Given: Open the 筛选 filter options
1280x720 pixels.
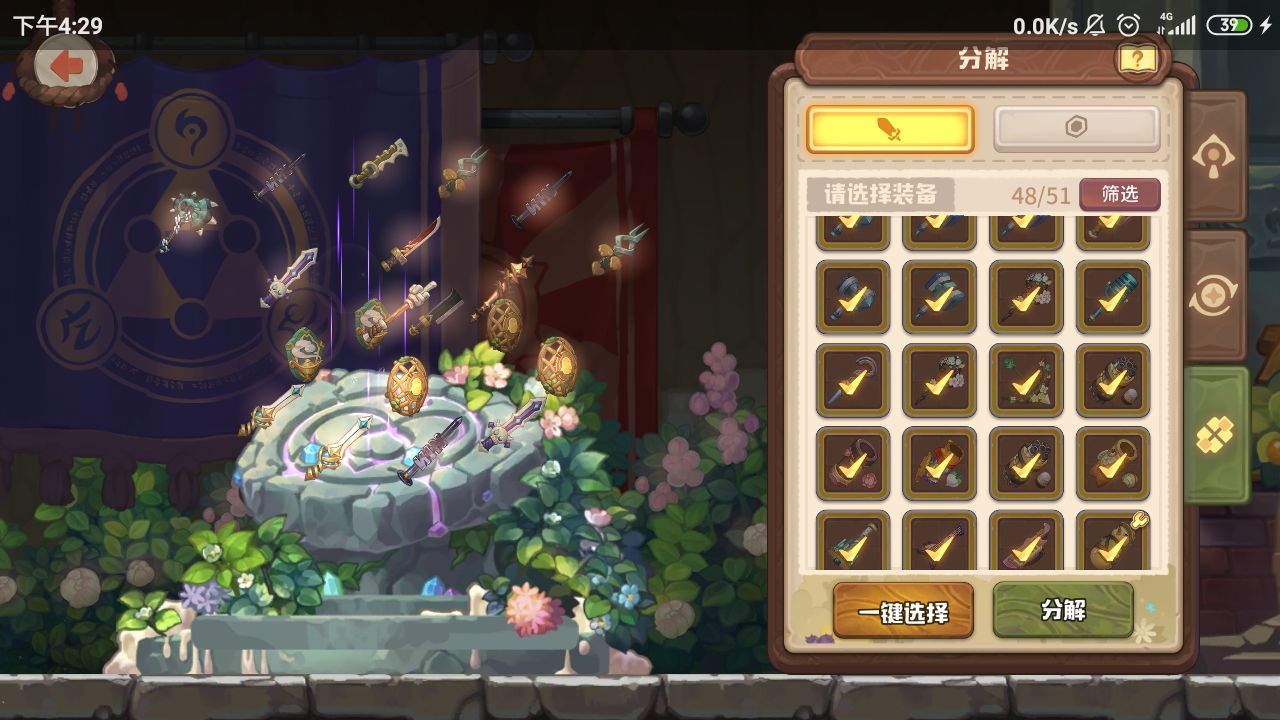Looking at the screenshot, I should (x=1119, y=195).
